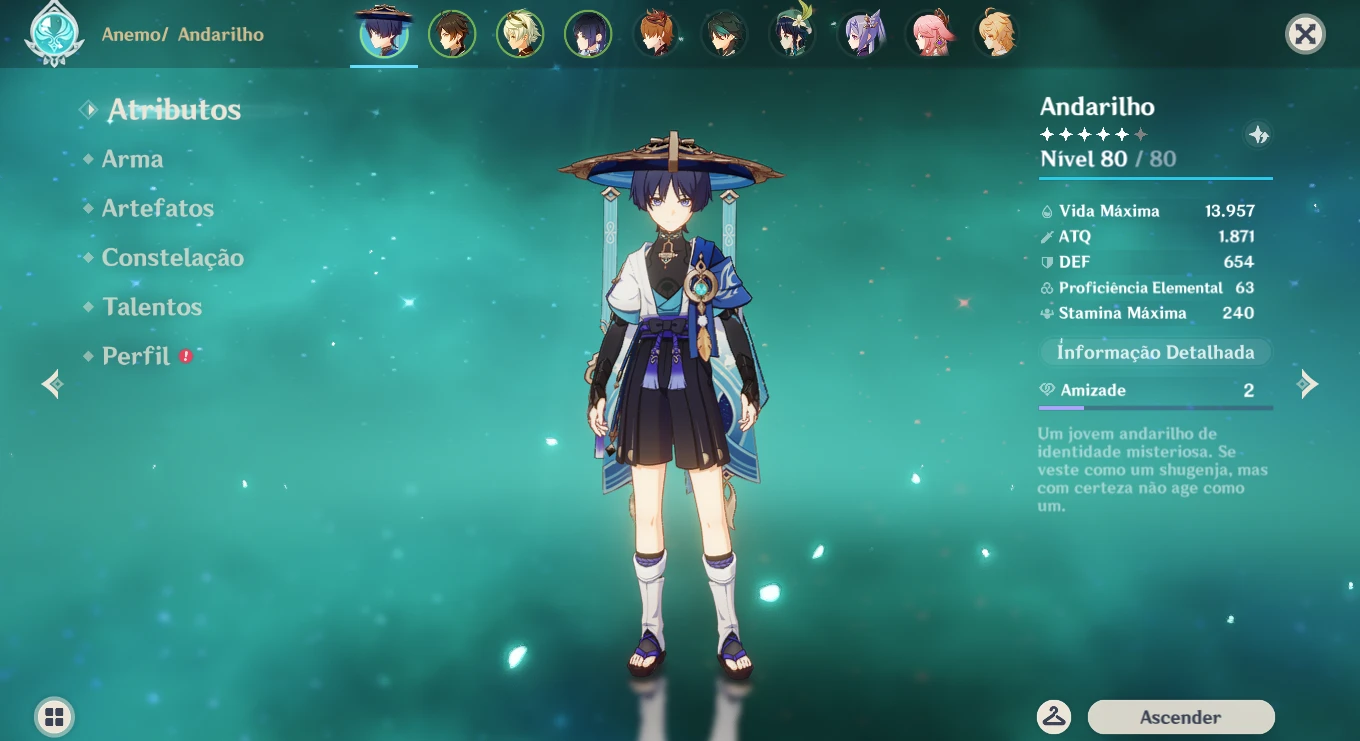Click the sparkle icon beside the star rating
Viewport: 1360px width, 741px height.
(1259, 133)
